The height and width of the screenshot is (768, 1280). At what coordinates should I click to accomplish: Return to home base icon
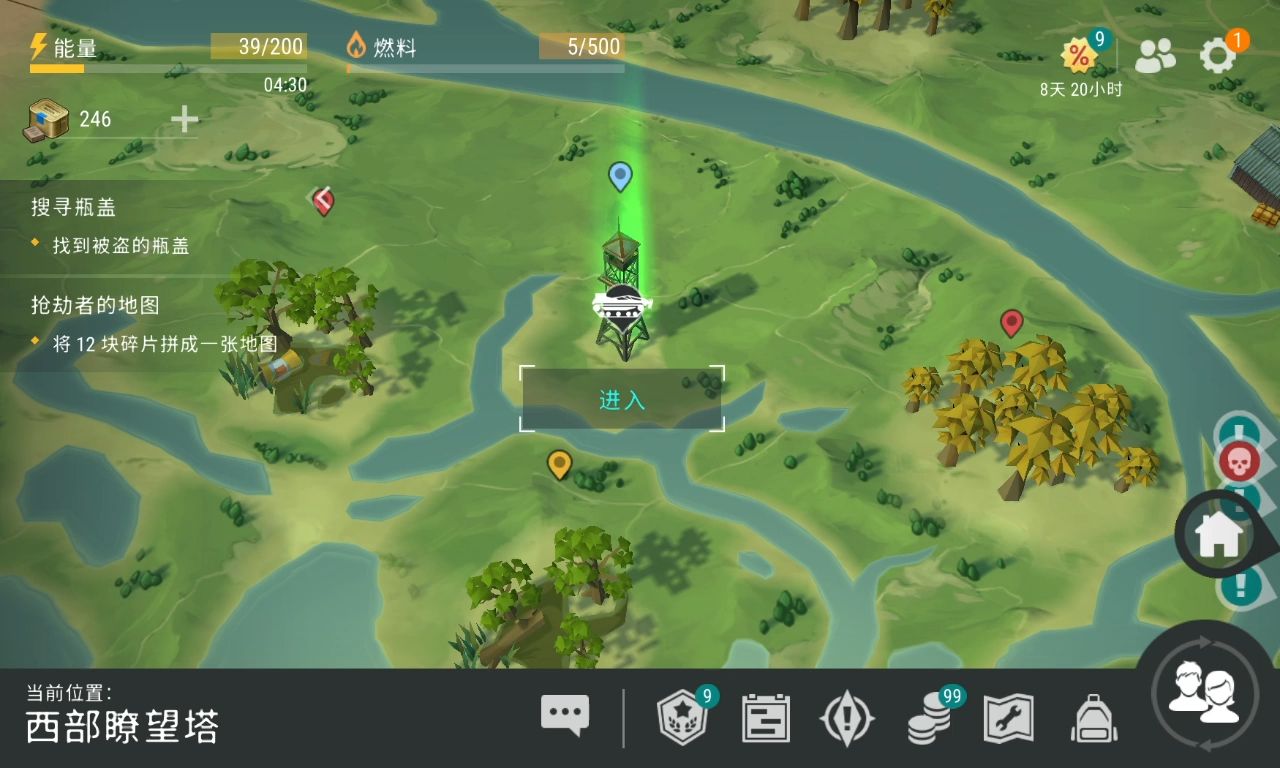pyautogui.click(x=1219, y=536)
